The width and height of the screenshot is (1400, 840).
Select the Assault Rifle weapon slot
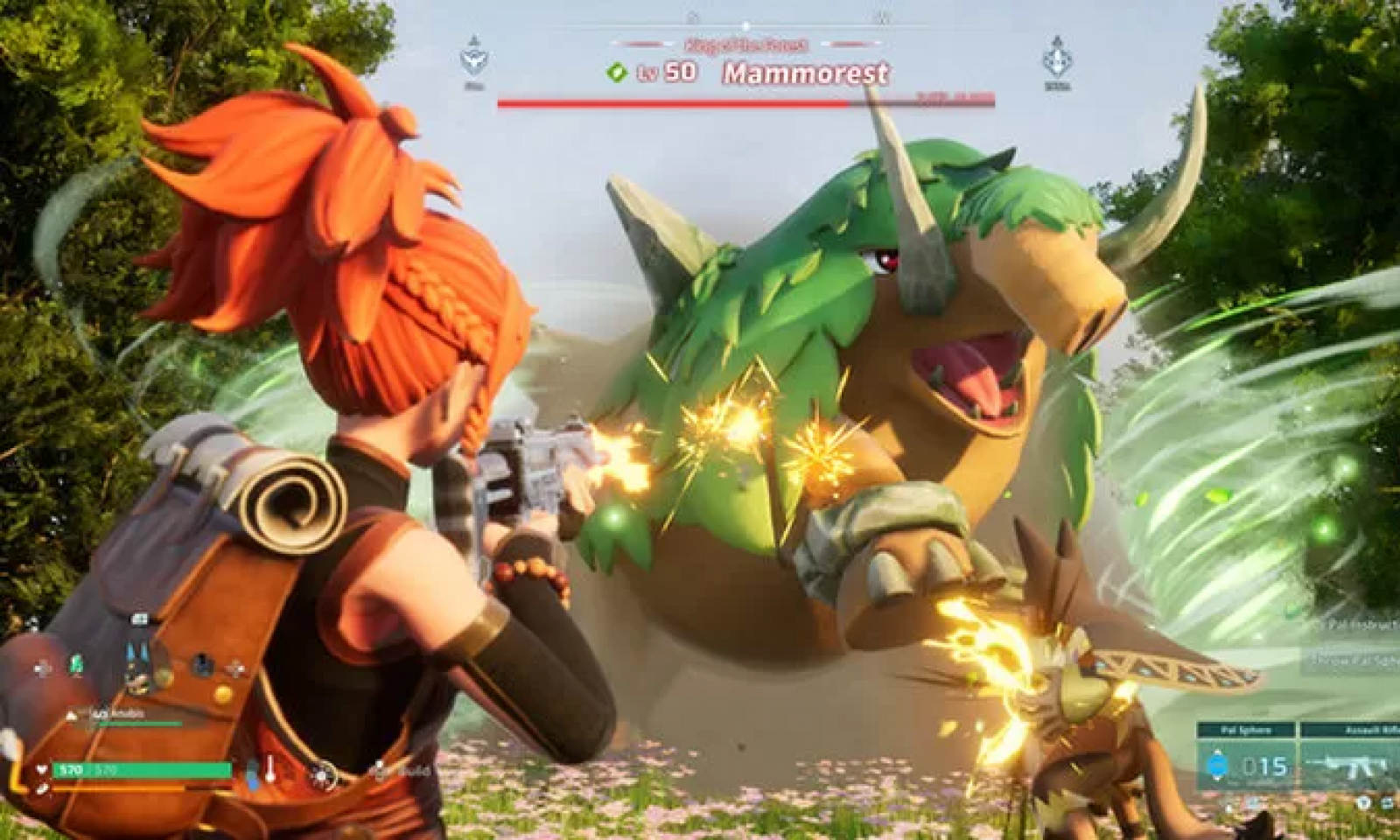point(1349,764)
